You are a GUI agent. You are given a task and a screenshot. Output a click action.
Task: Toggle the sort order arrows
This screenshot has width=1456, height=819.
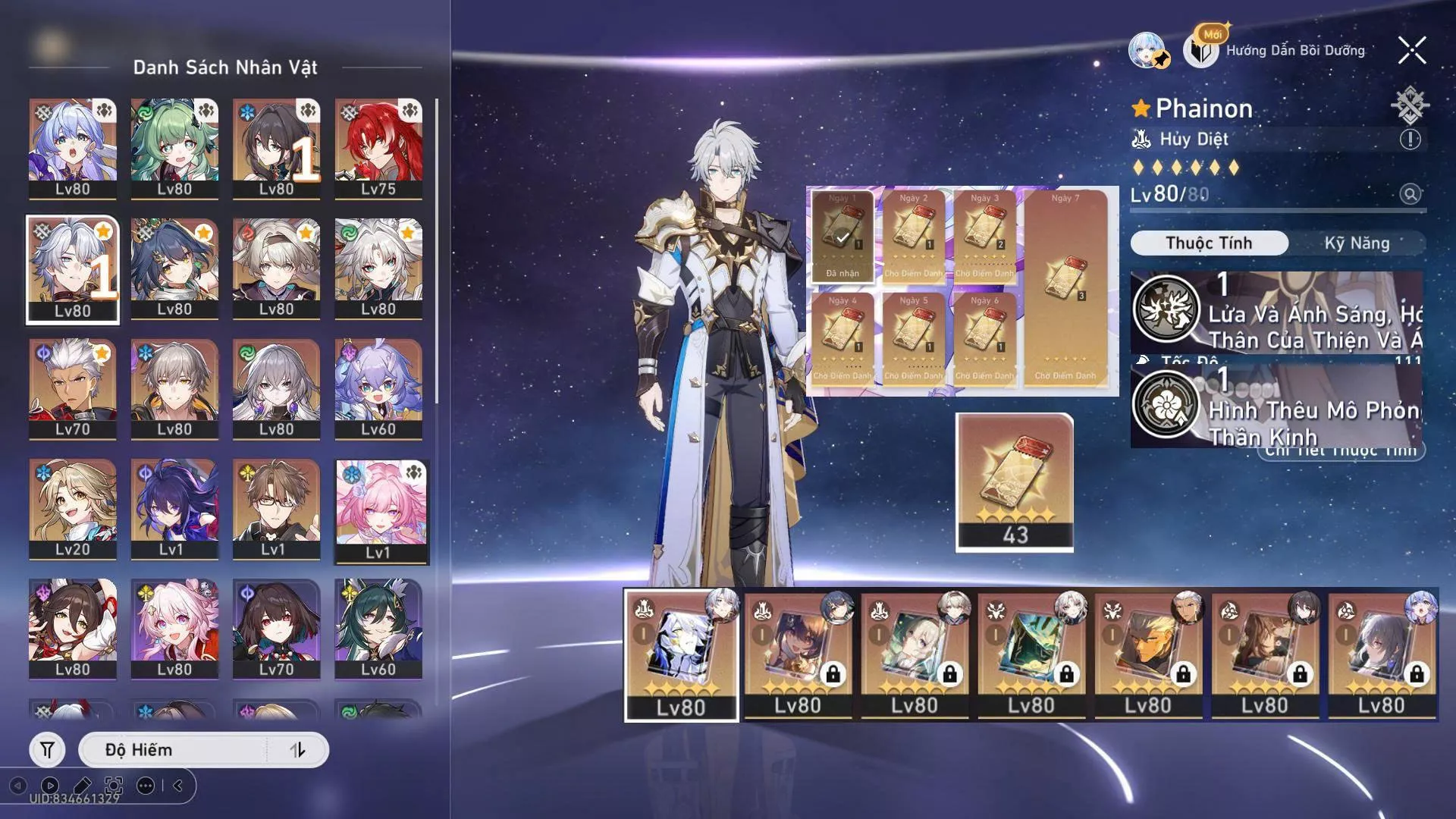(x=297, y=750)
